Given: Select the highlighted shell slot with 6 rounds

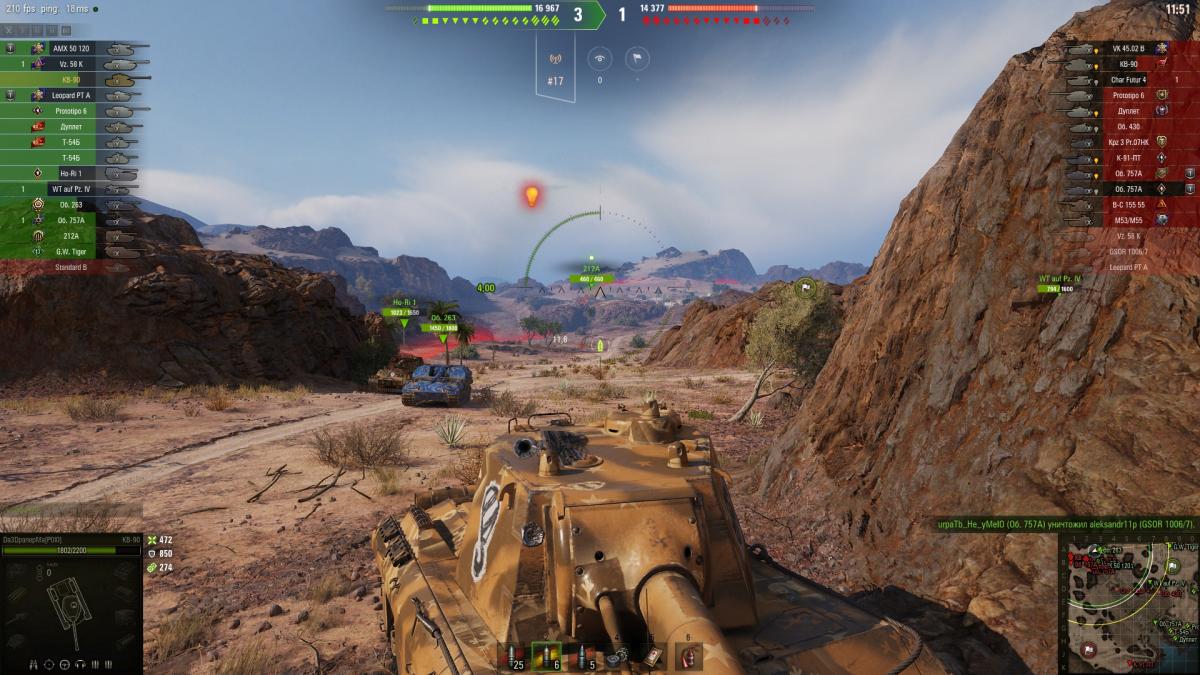Looking at the screenshot, I should 546,657.
